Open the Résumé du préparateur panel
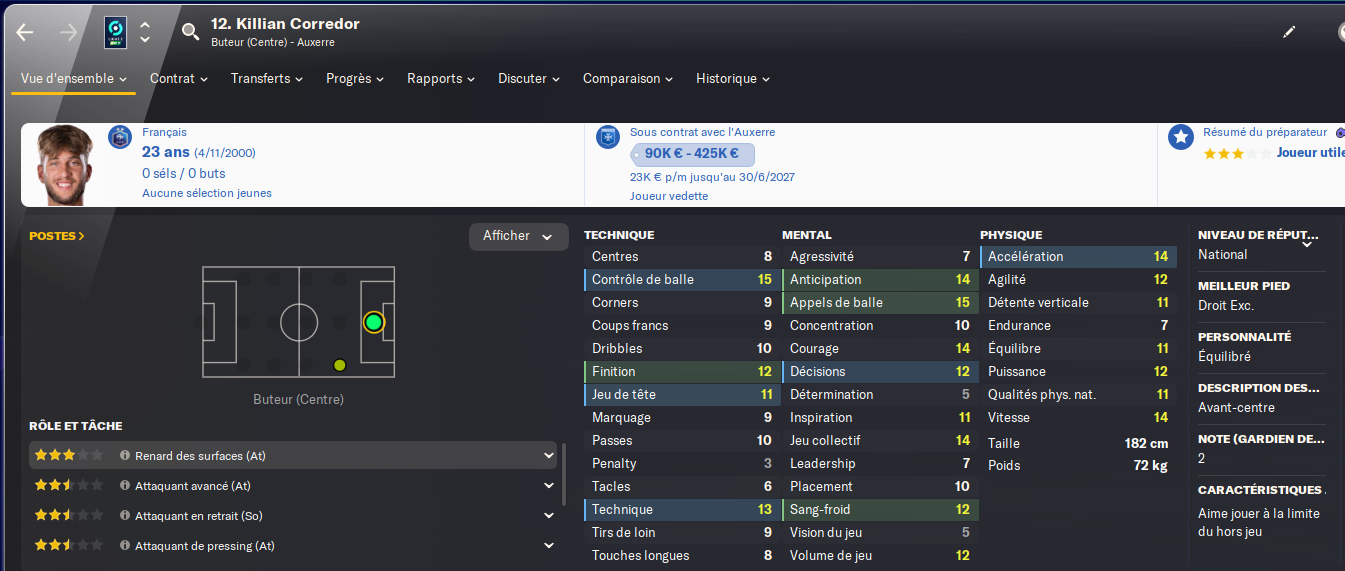The width and height of the screenshot is (1345, 571). 1265,132
